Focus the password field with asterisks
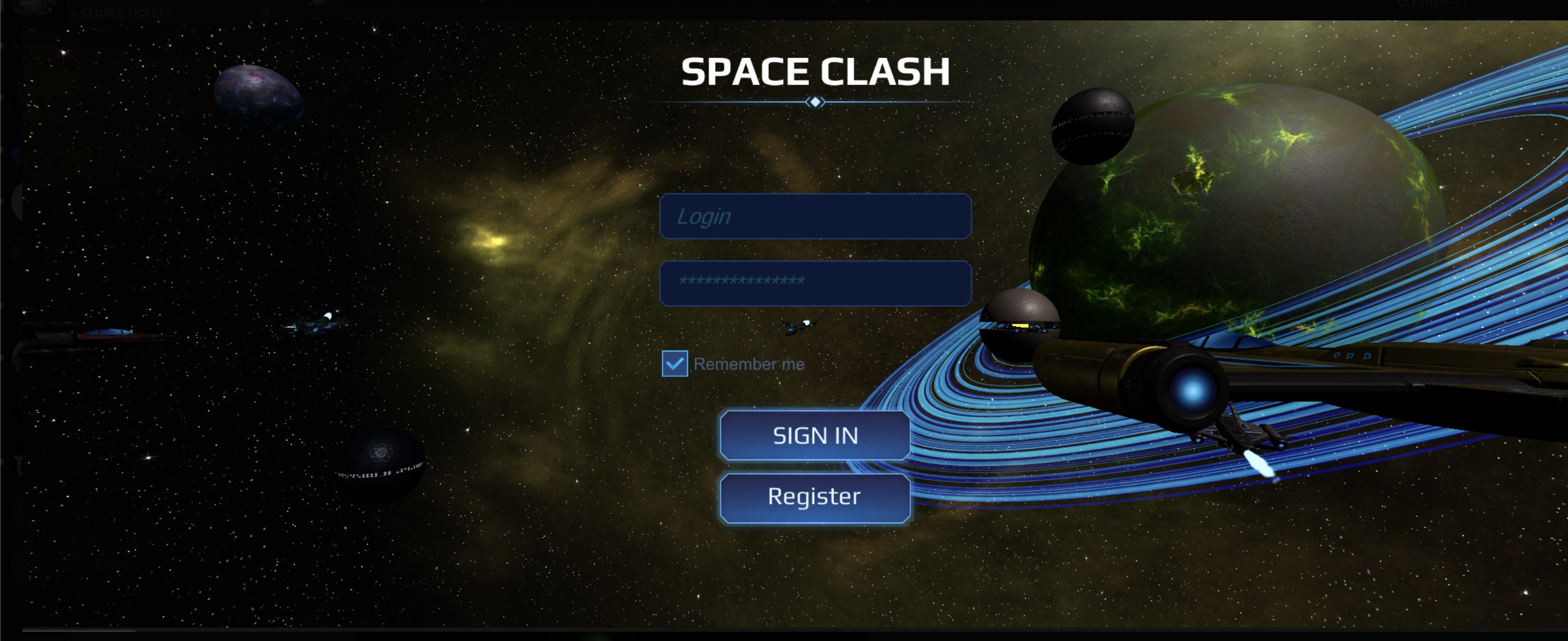The height and width of the screenshot is (641, 1568). [815, 282]
